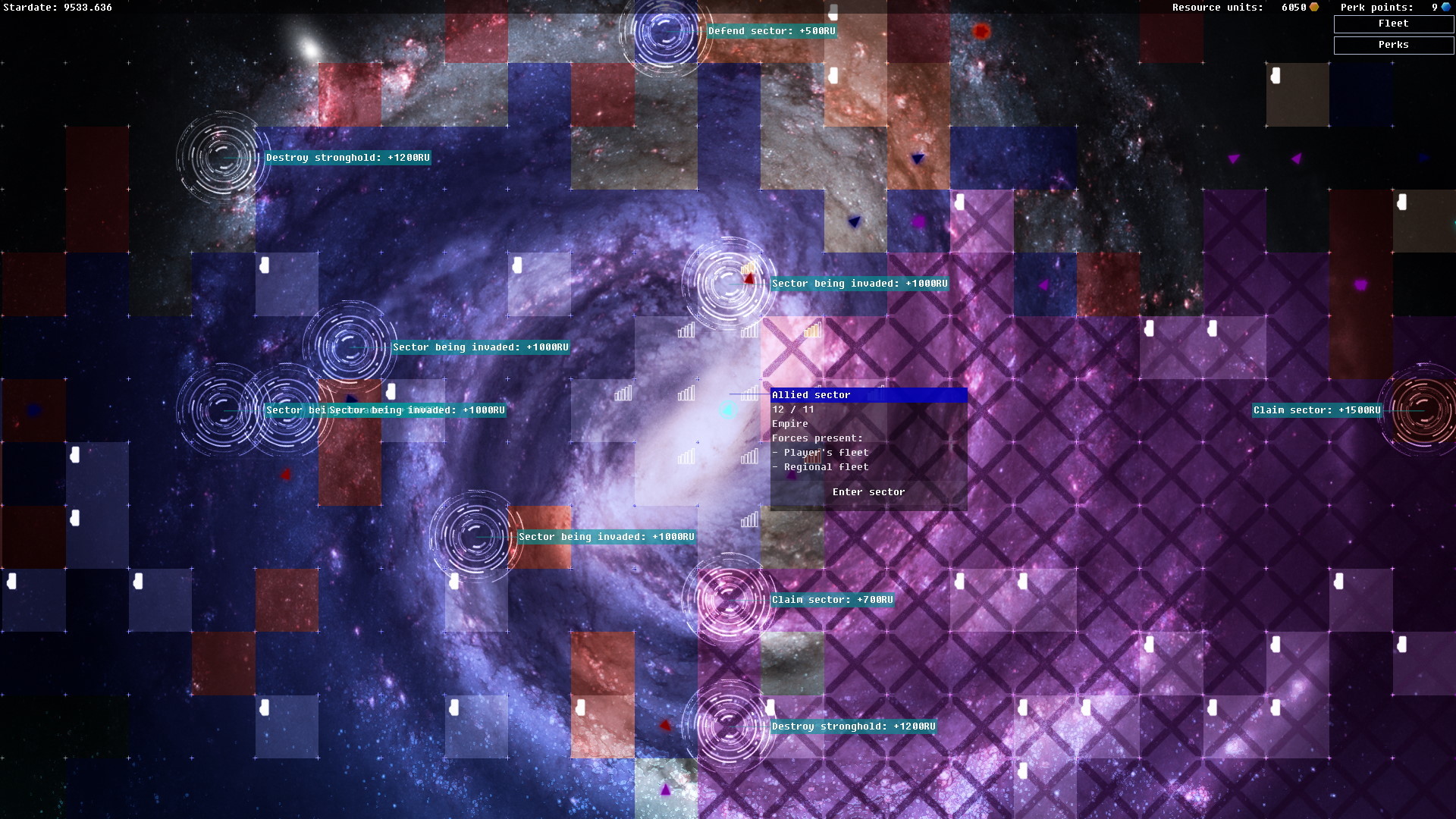The height and width of the screenshot is (819, 1456).
Task: Select the spiral objective icon near Destroy stronghold: +1200RU
Action: click(222, 159)
